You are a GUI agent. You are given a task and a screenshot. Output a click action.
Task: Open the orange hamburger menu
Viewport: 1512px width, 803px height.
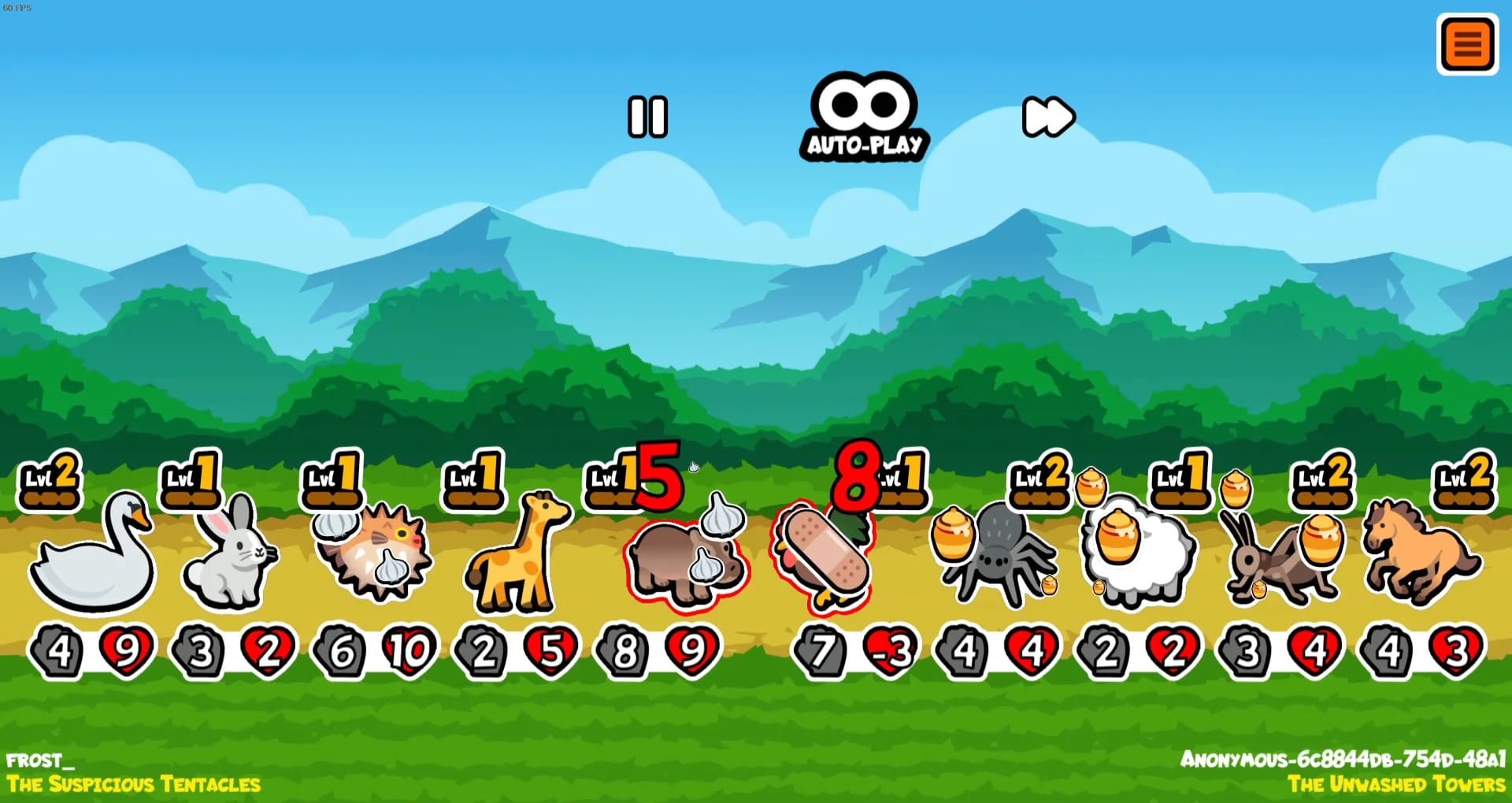(1467, 44)
